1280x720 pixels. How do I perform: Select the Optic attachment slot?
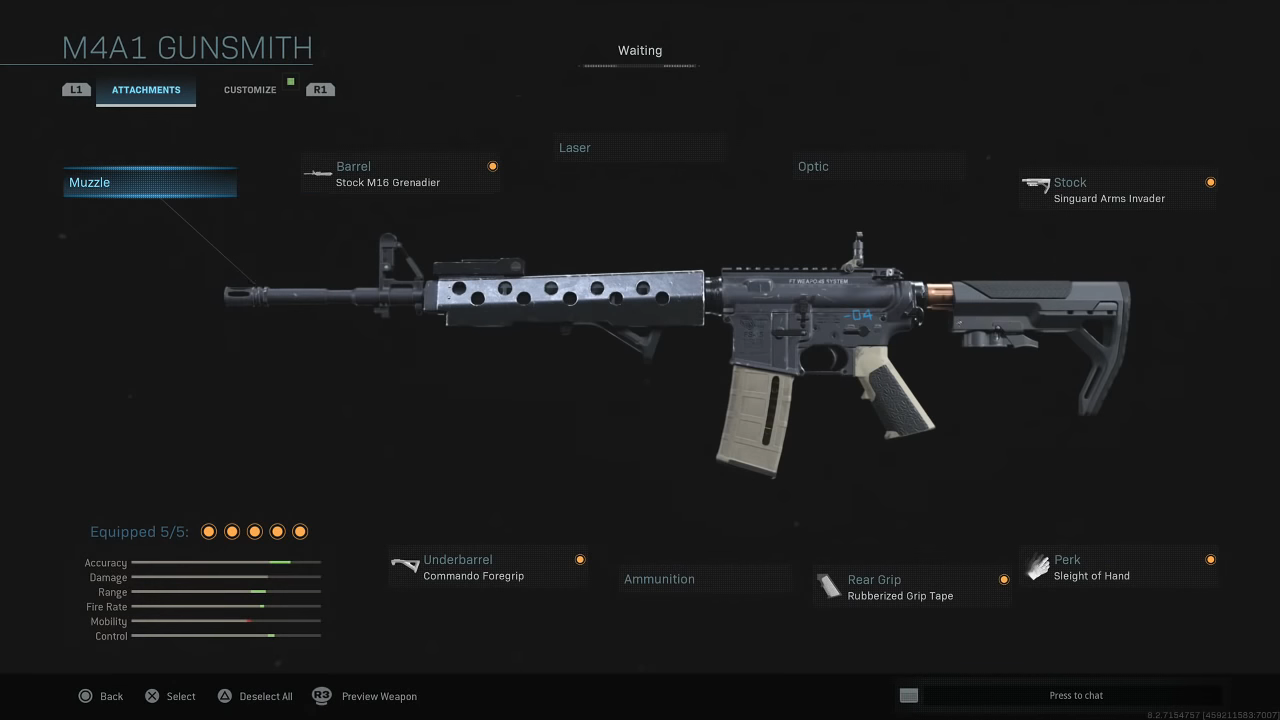pyautogui.click(x=880, y=166)
